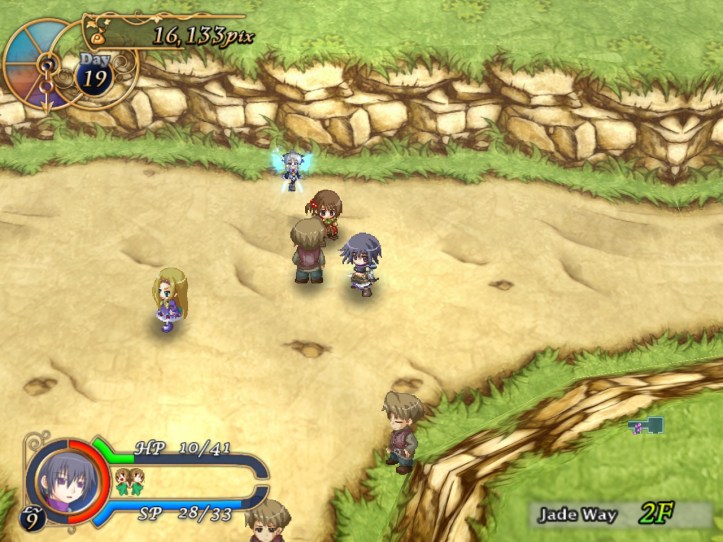Click the twin green figures icon
The width and height of the screenshot is (723, 542).
tap(128, 480)
